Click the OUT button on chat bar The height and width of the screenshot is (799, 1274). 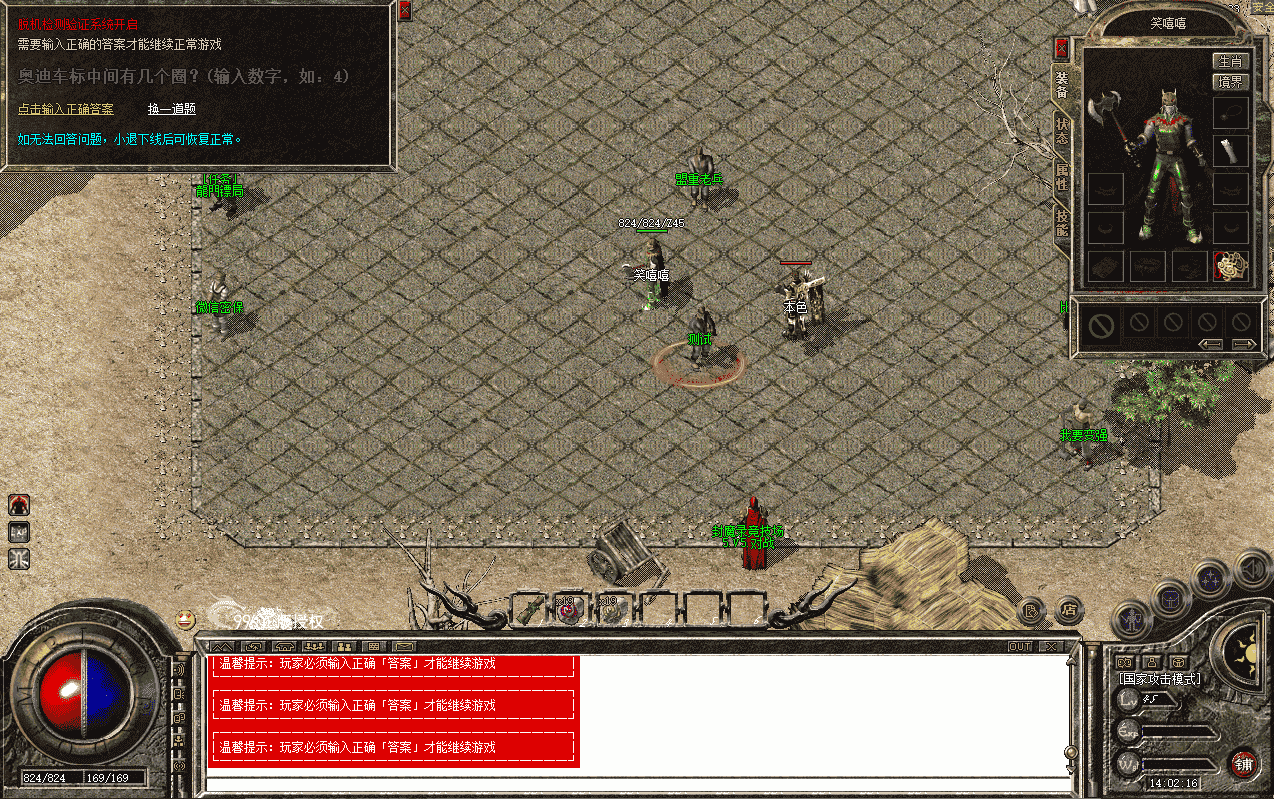click(1019, 646)
